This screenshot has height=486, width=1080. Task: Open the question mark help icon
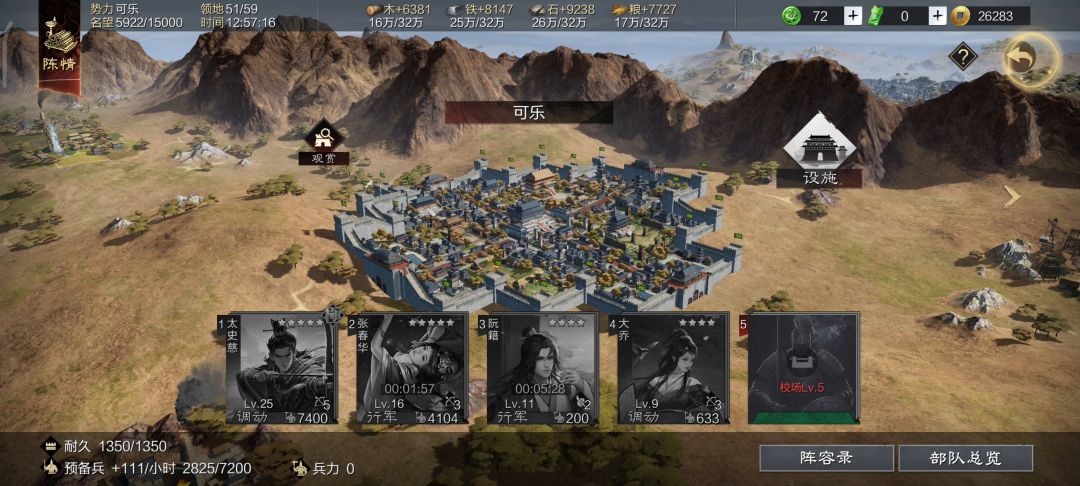962,57
